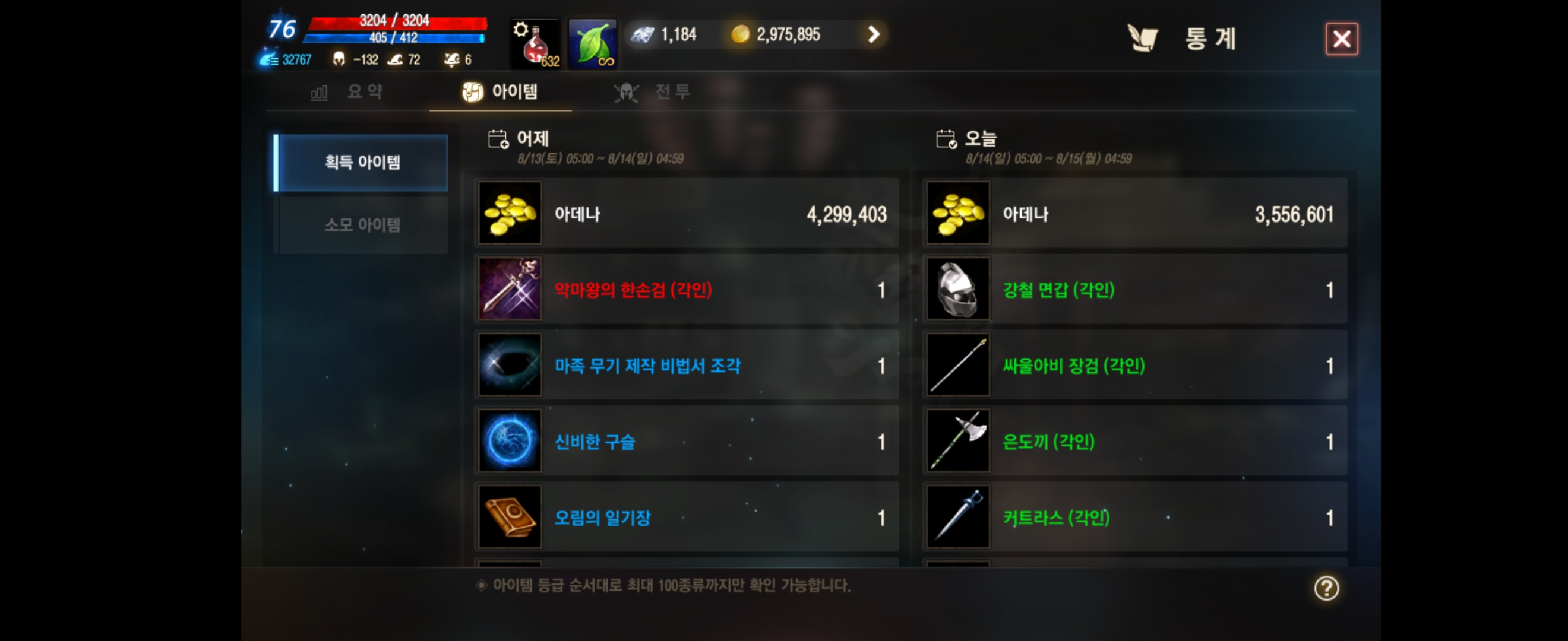Viewport: 1568px width, 641px height.
Task: Click the green leaf infinity icon
Action: (591, 43)
